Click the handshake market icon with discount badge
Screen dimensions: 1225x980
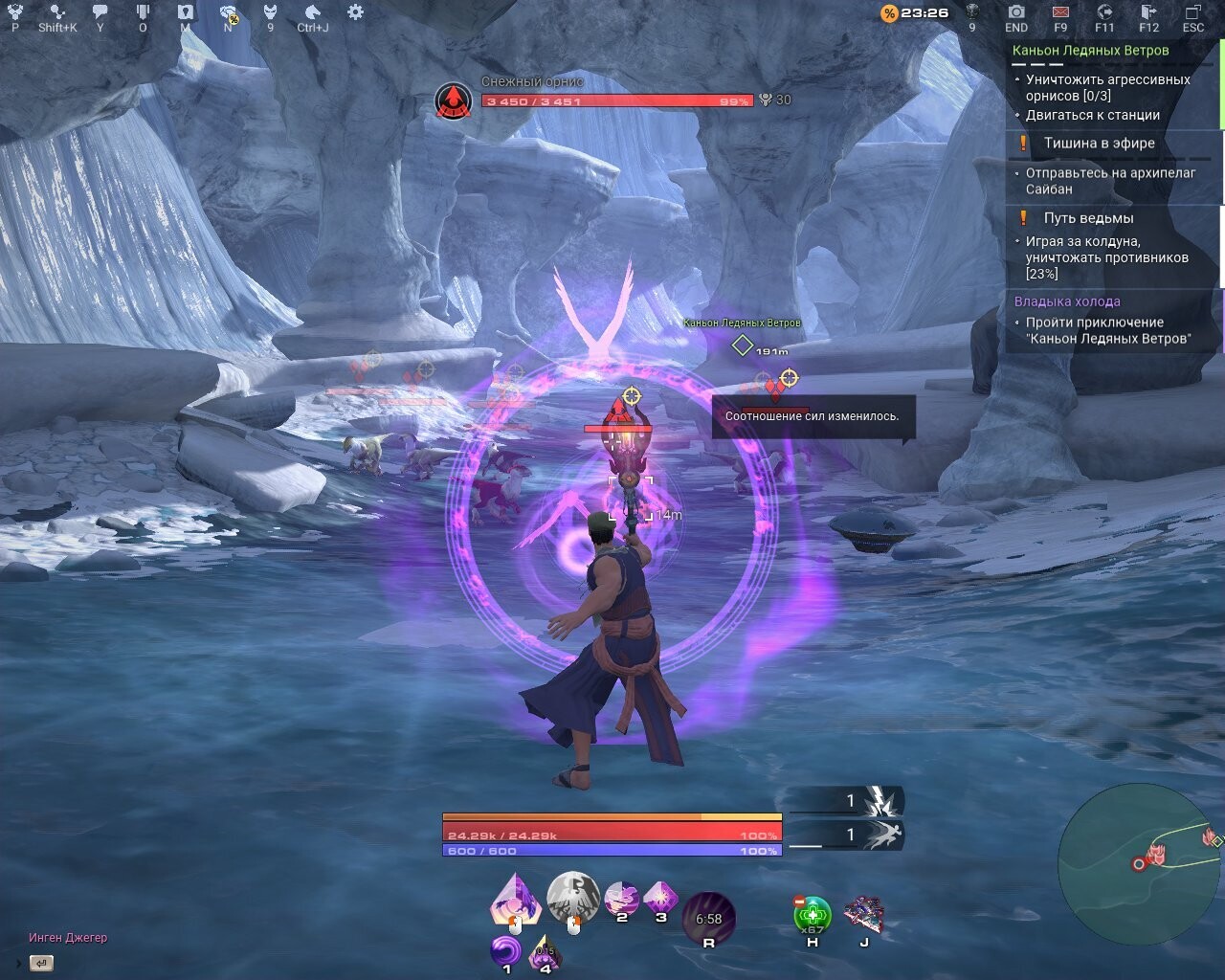[x=229, y=13]
